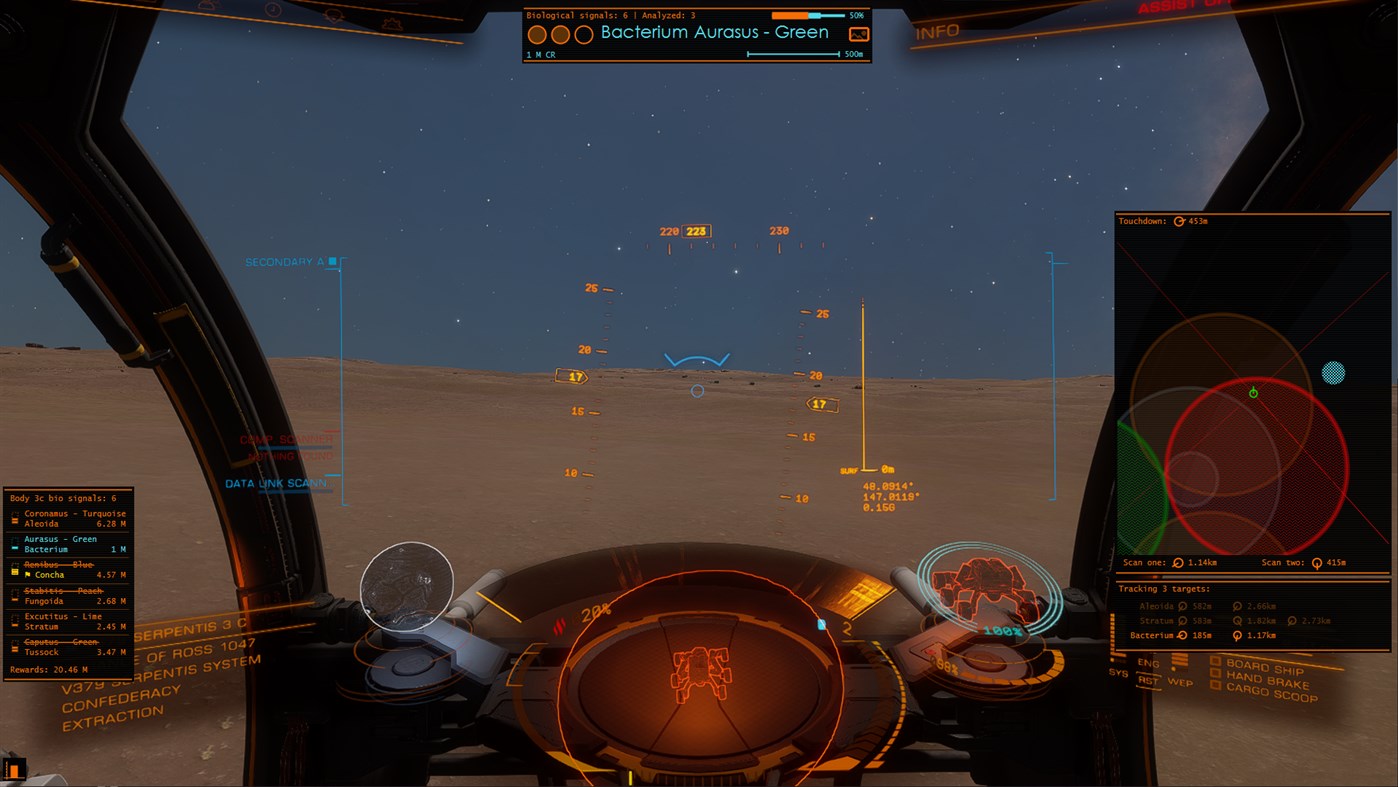The width and height of the screenshot is (1398, 787).
Task: Select the yellow Concha flag marker
Action: pos(28,575)
